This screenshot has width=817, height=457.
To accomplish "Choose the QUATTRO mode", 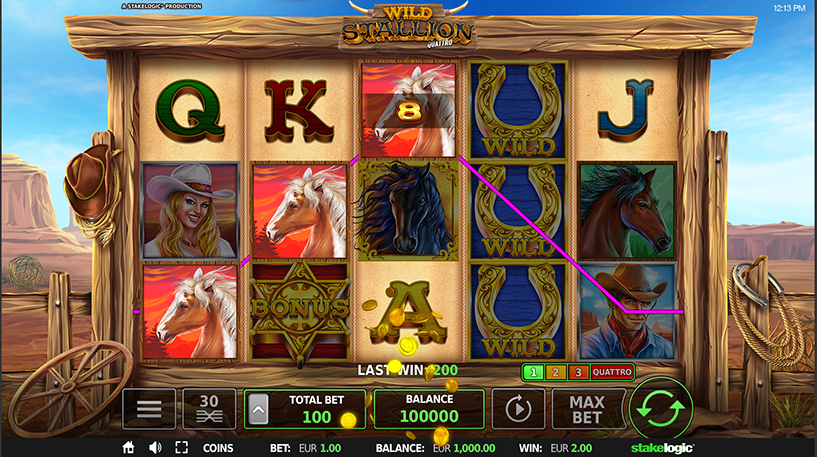I will [611, 372].
